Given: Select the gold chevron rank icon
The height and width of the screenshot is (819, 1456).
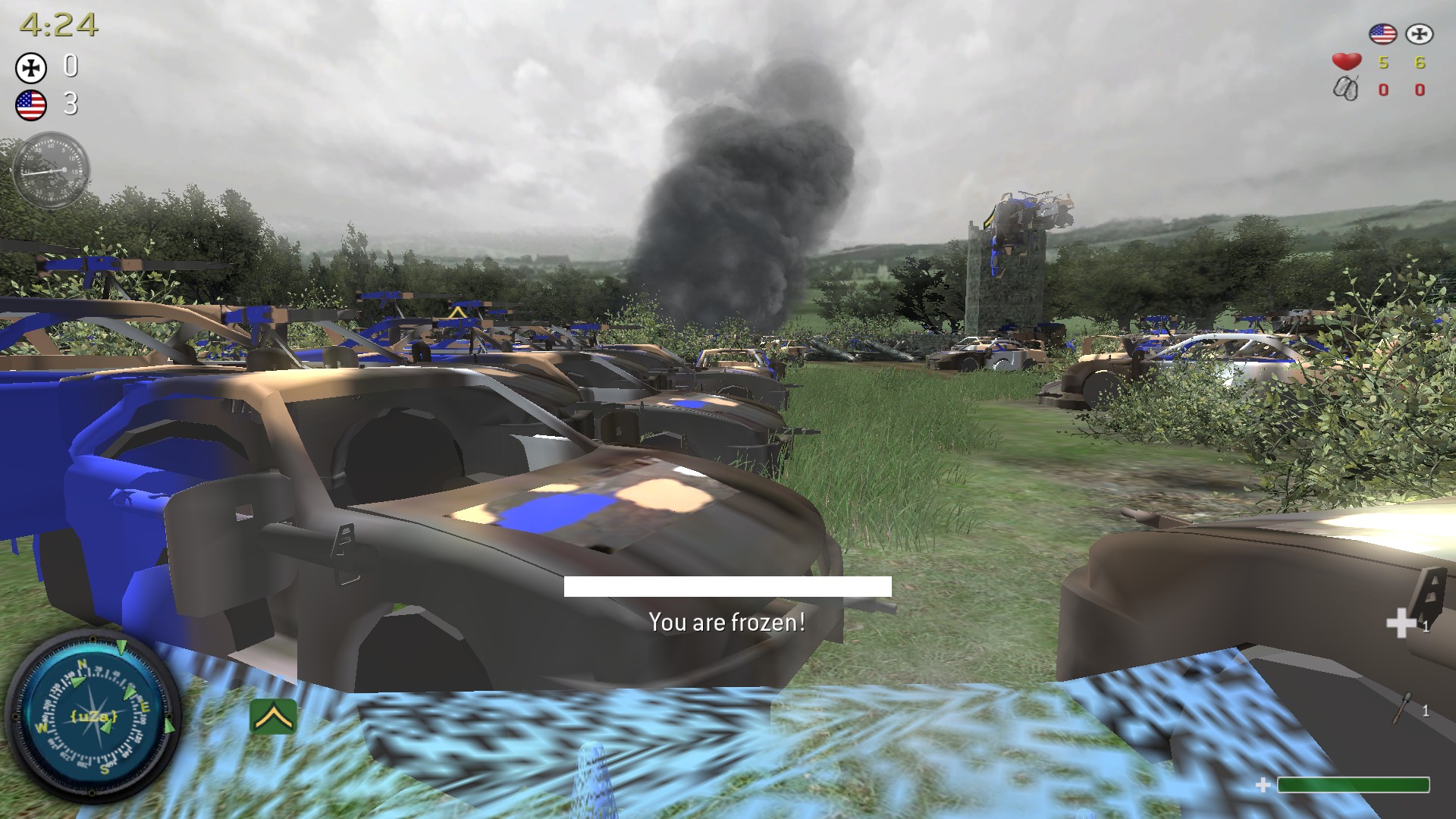Looking at the screenshot, I should (272, 717).
